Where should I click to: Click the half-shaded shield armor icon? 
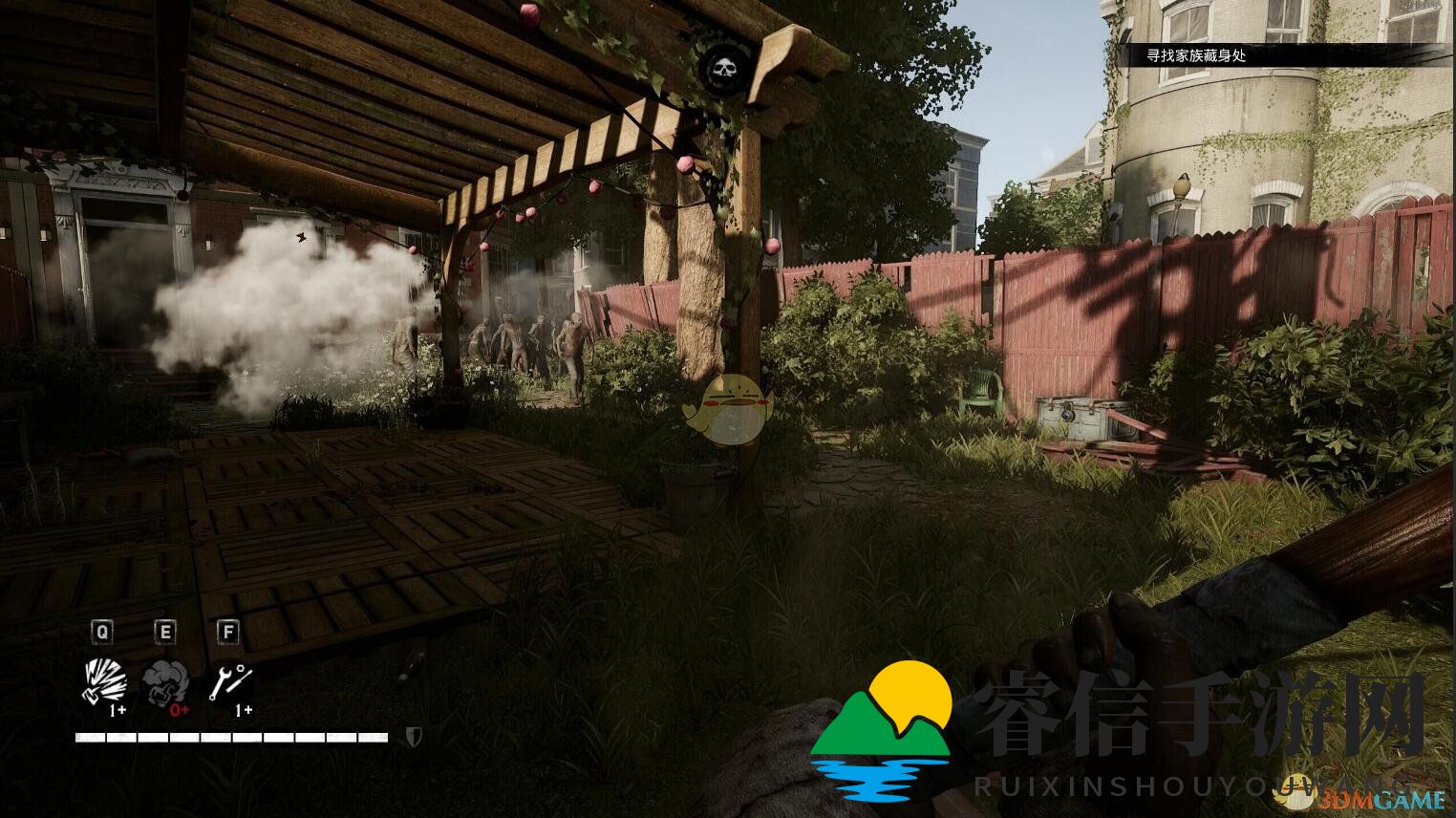pyautogui.click(x=414, y=737)
